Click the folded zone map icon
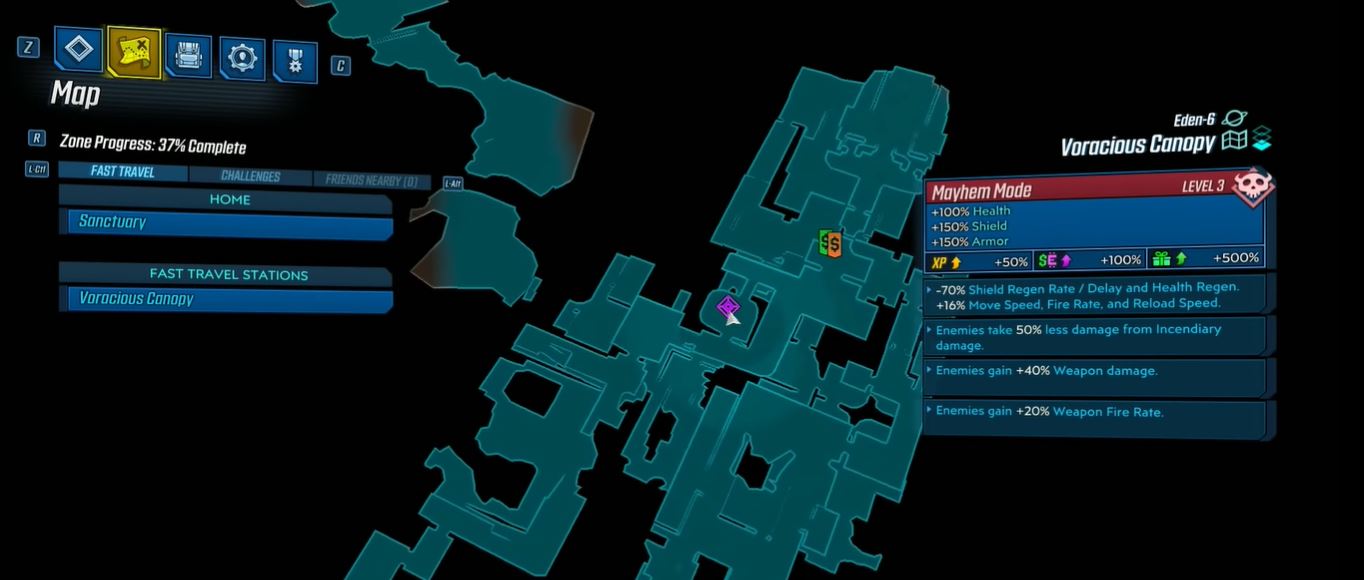 1235,141
